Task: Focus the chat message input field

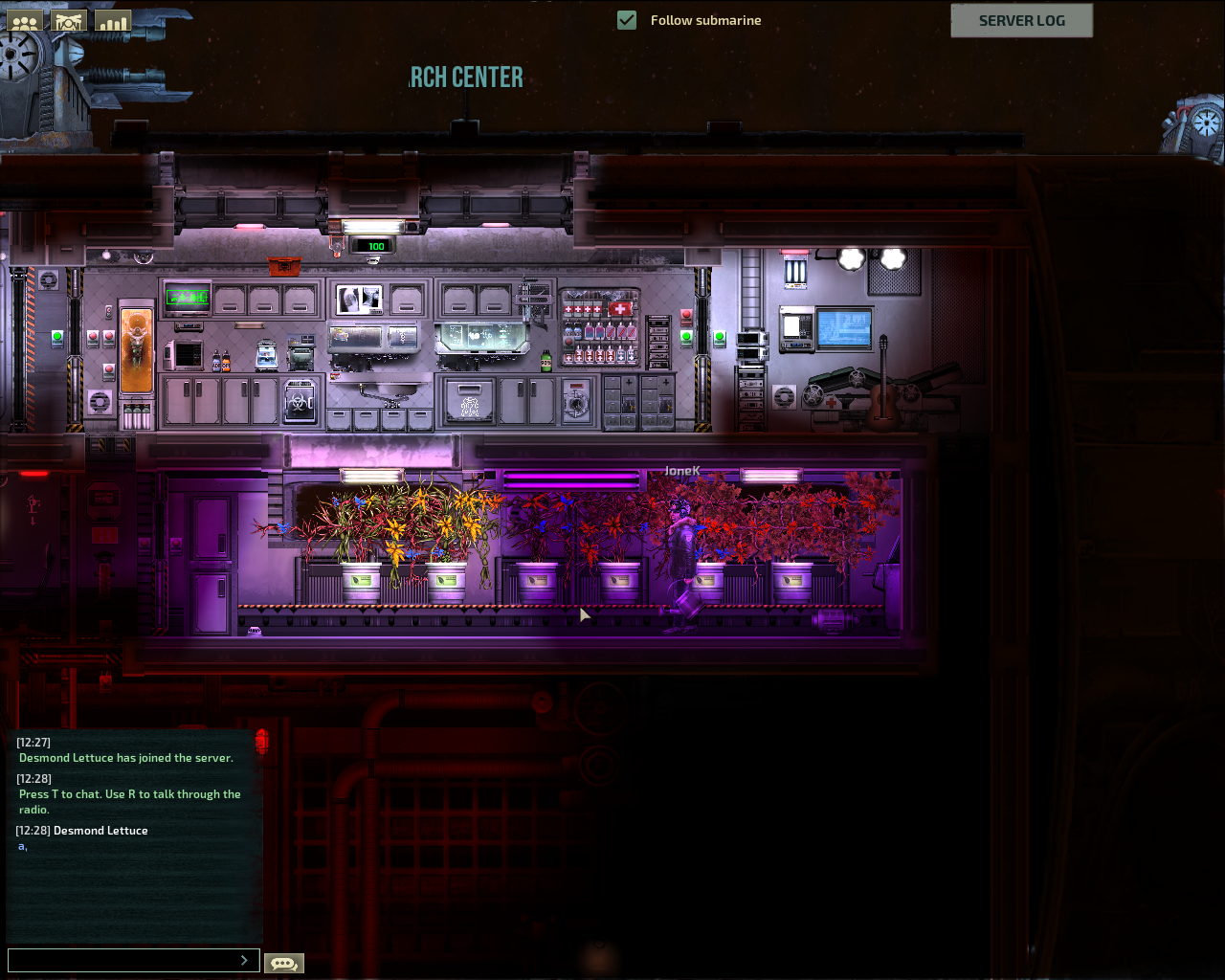Action: tap(121, 960)
